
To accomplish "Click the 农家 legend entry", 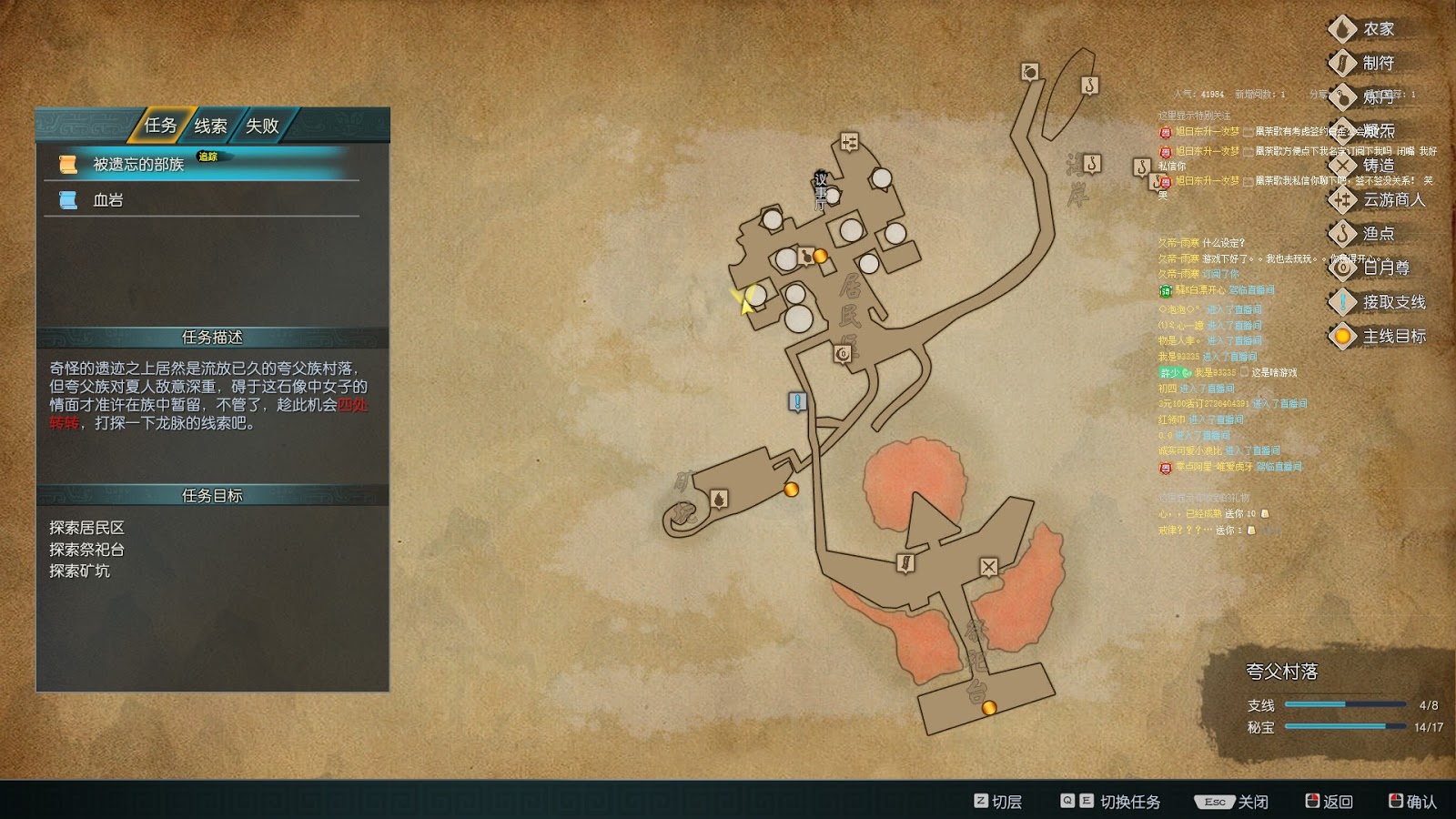I will tap(1378, 29).
